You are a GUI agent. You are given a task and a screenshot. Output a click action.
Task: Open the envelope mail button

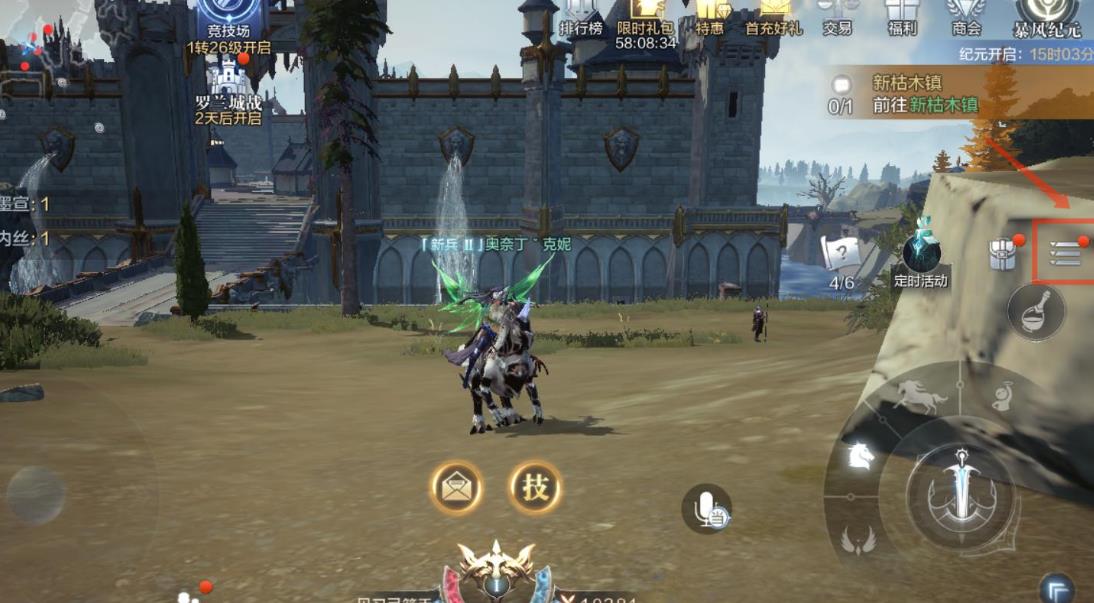[x=457, y=488]
